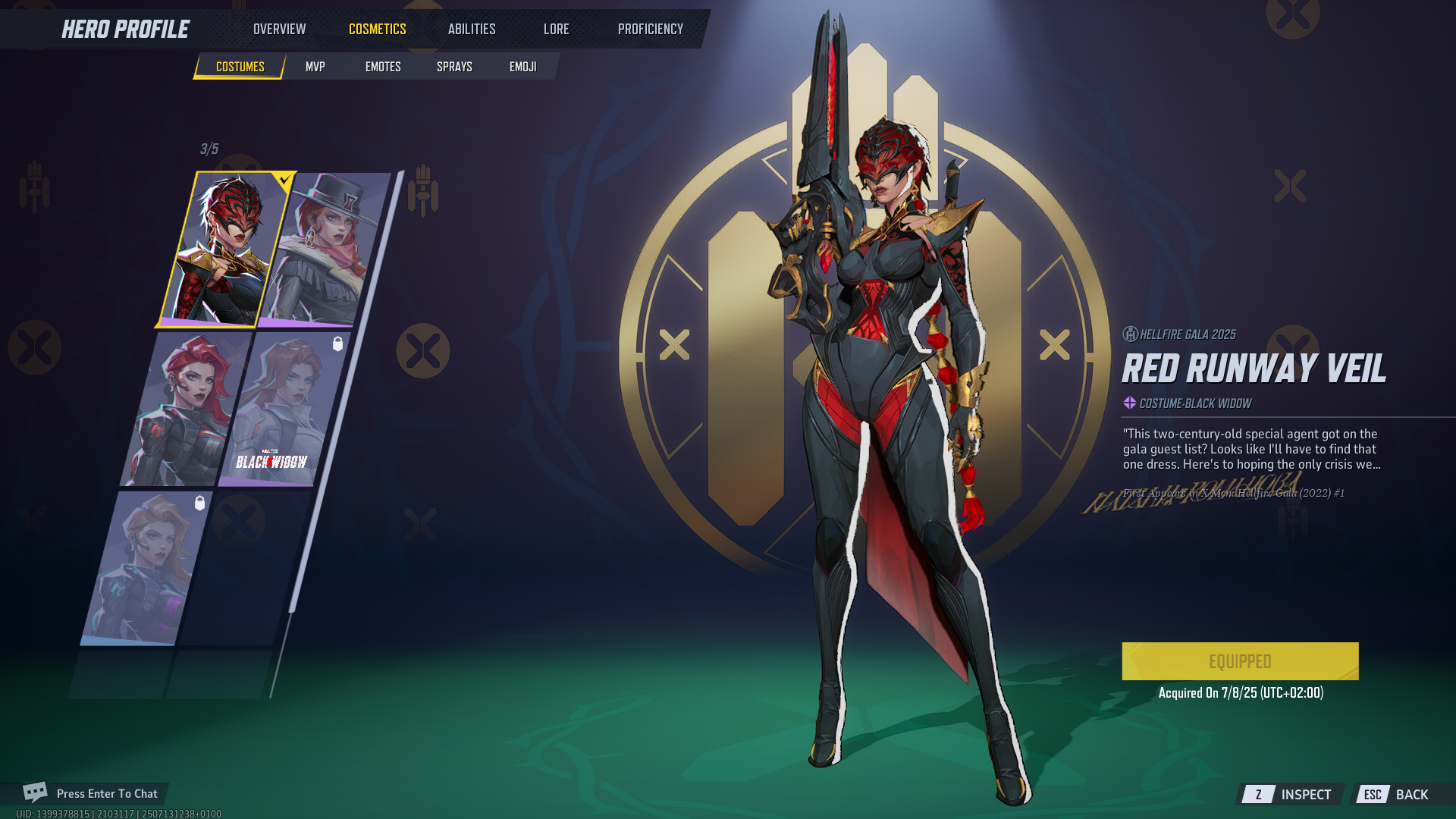The height and width of the screenshot is (819, 1456).
Task: Click the yellow Equipped button
Action: 1240,661
